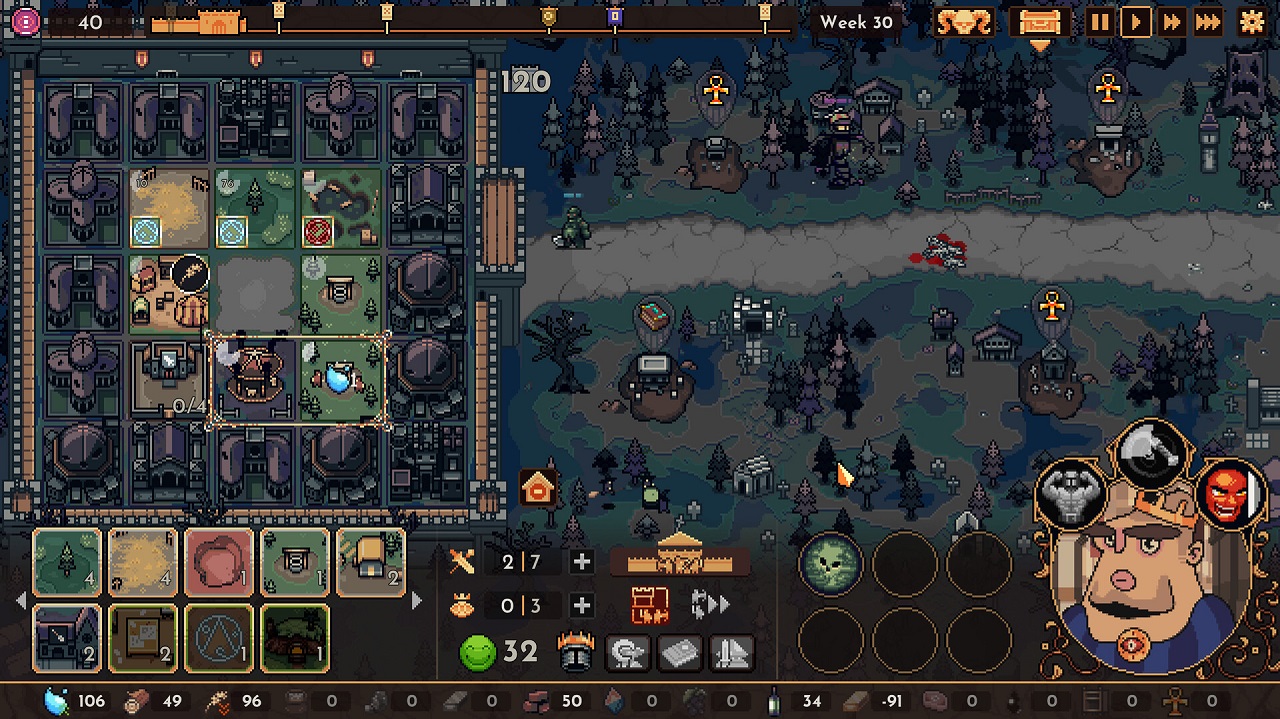Set game speed to normal play

click(1136, 22)
